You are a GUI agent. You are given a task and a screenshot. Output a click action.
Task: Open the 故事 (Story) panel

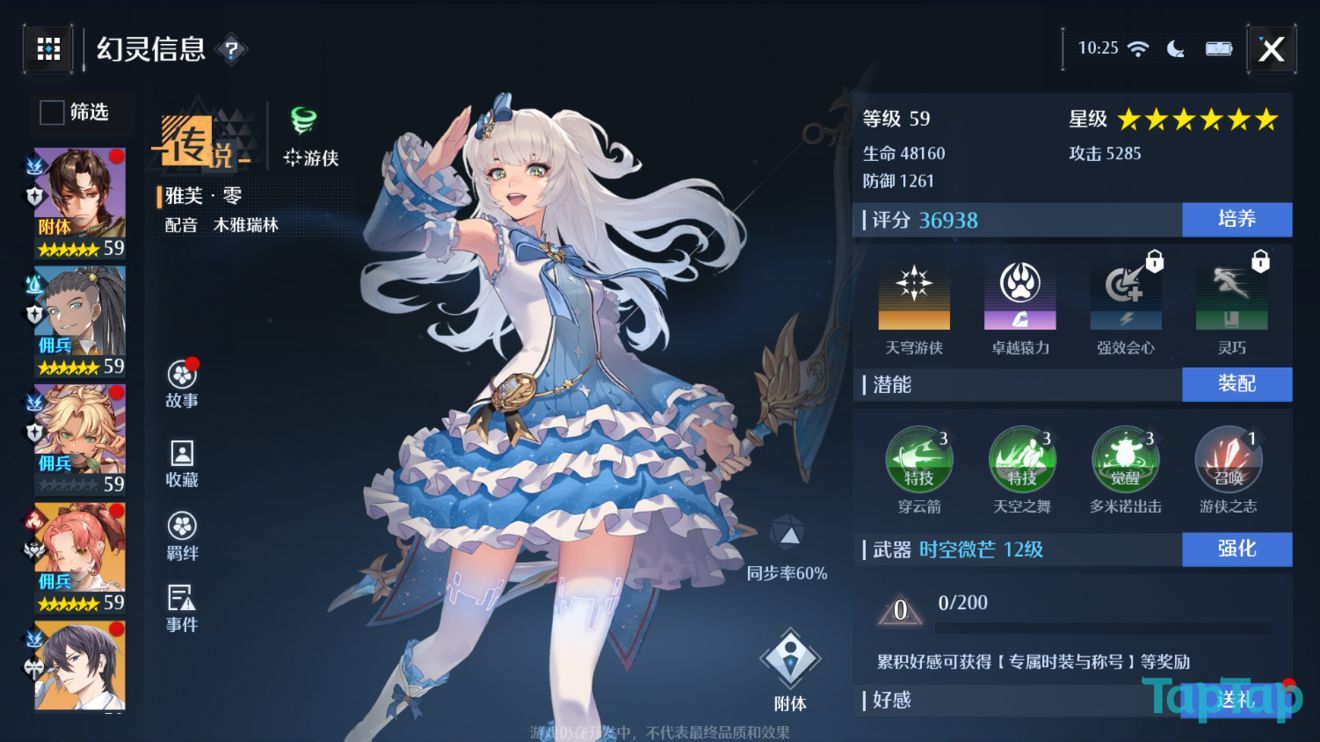(180, 383)
